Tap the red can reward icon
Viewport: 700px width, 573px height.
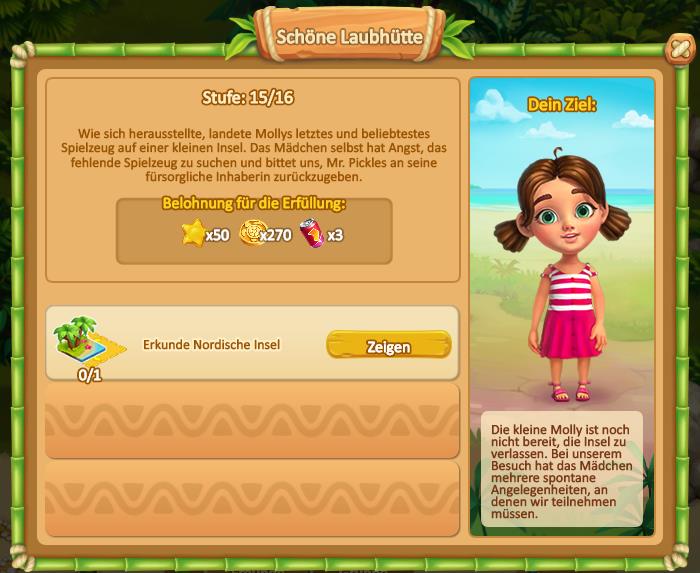click(312, 234)
